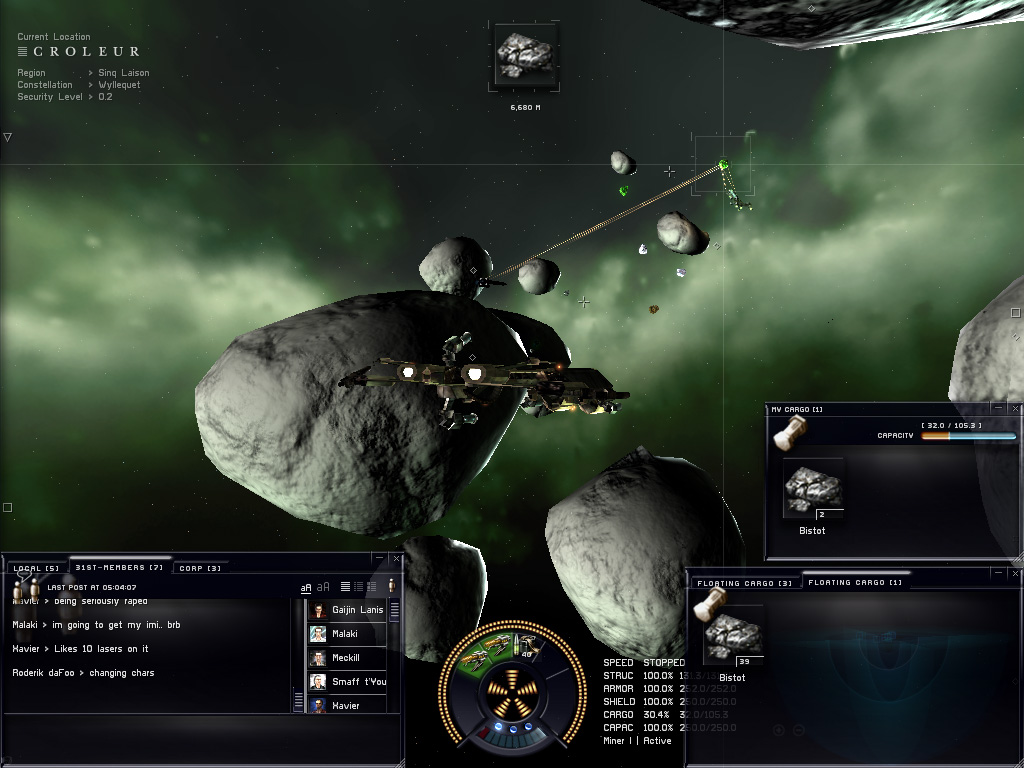
Task: Select the 31st-Members chat tab
Action: click(119, 568)
